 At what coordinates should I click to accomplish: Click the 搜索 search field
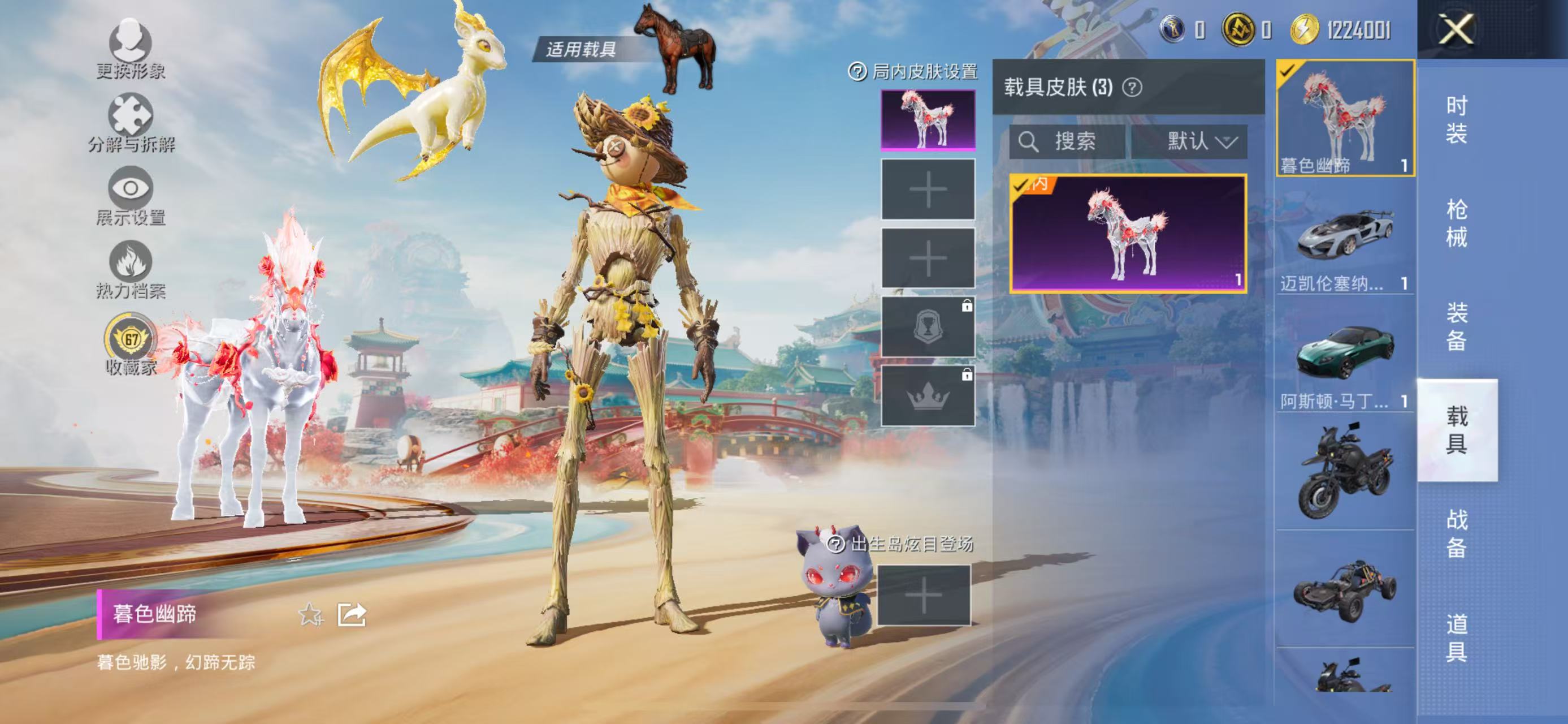(1067, 142)
